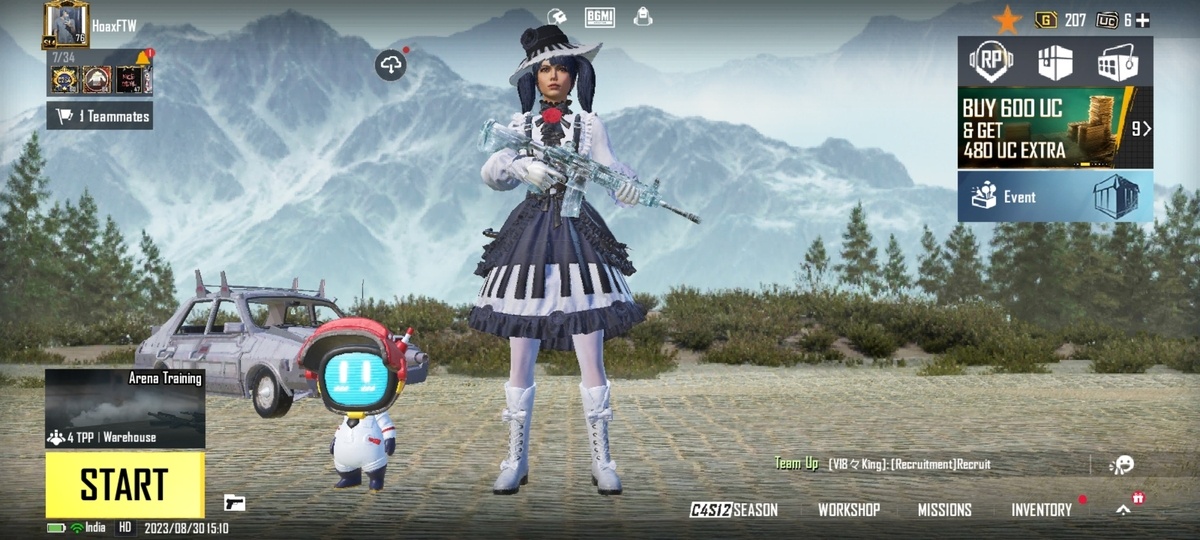This screenshot has width=1200, height=540.
Task: Open the crate box icon
Action: click(1055, 62)
